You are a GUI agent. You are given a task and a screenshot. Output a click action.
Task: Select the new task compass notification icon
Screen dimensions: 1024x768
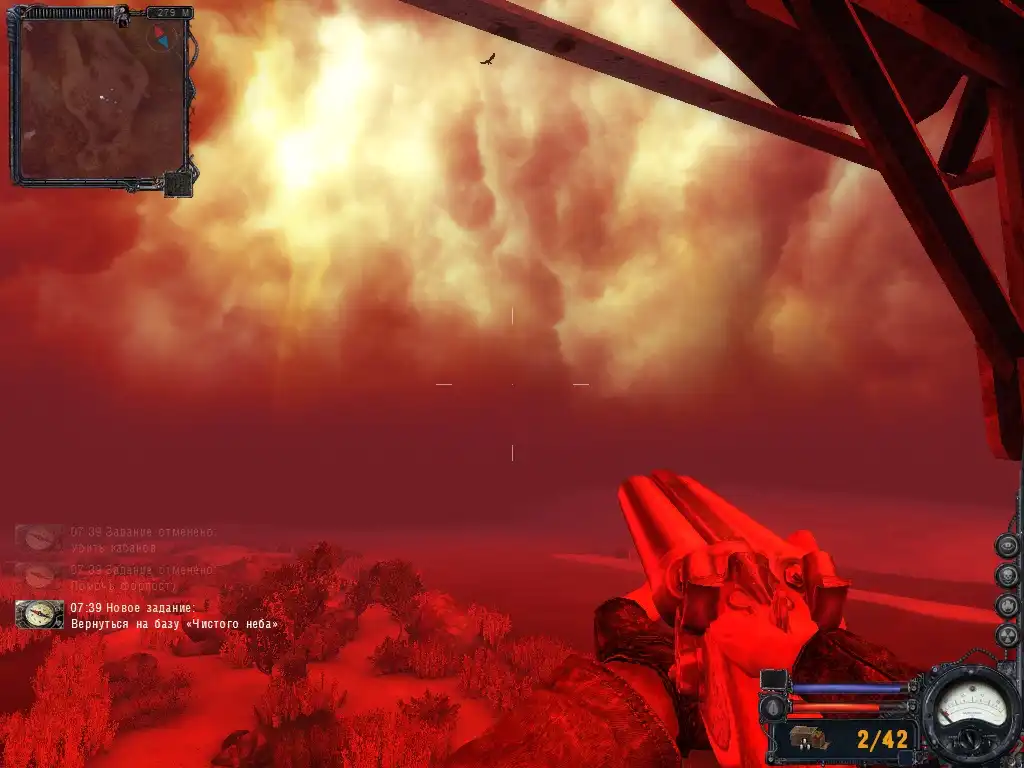(40, 614)
